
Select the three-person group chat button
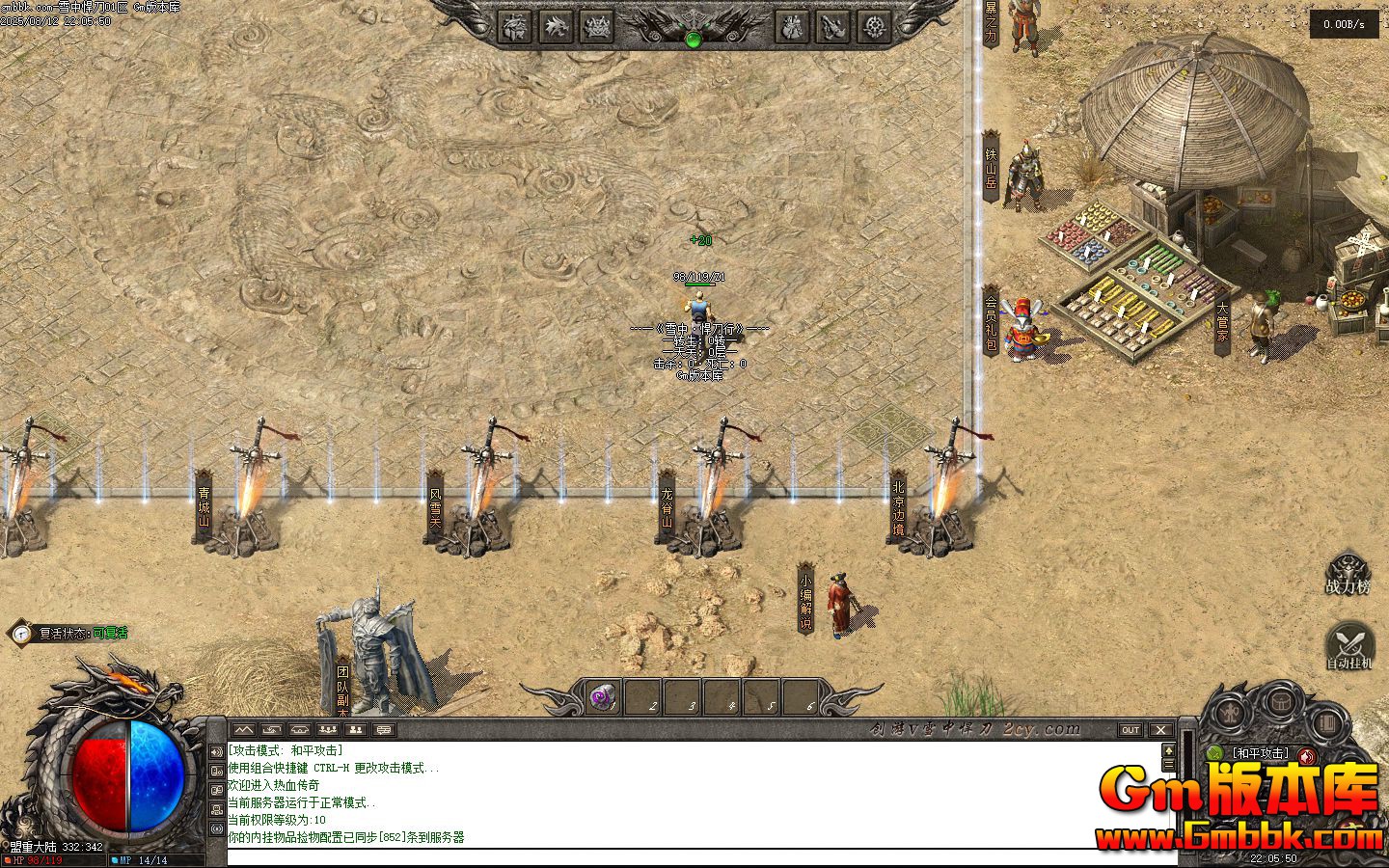tap(328, 730)
